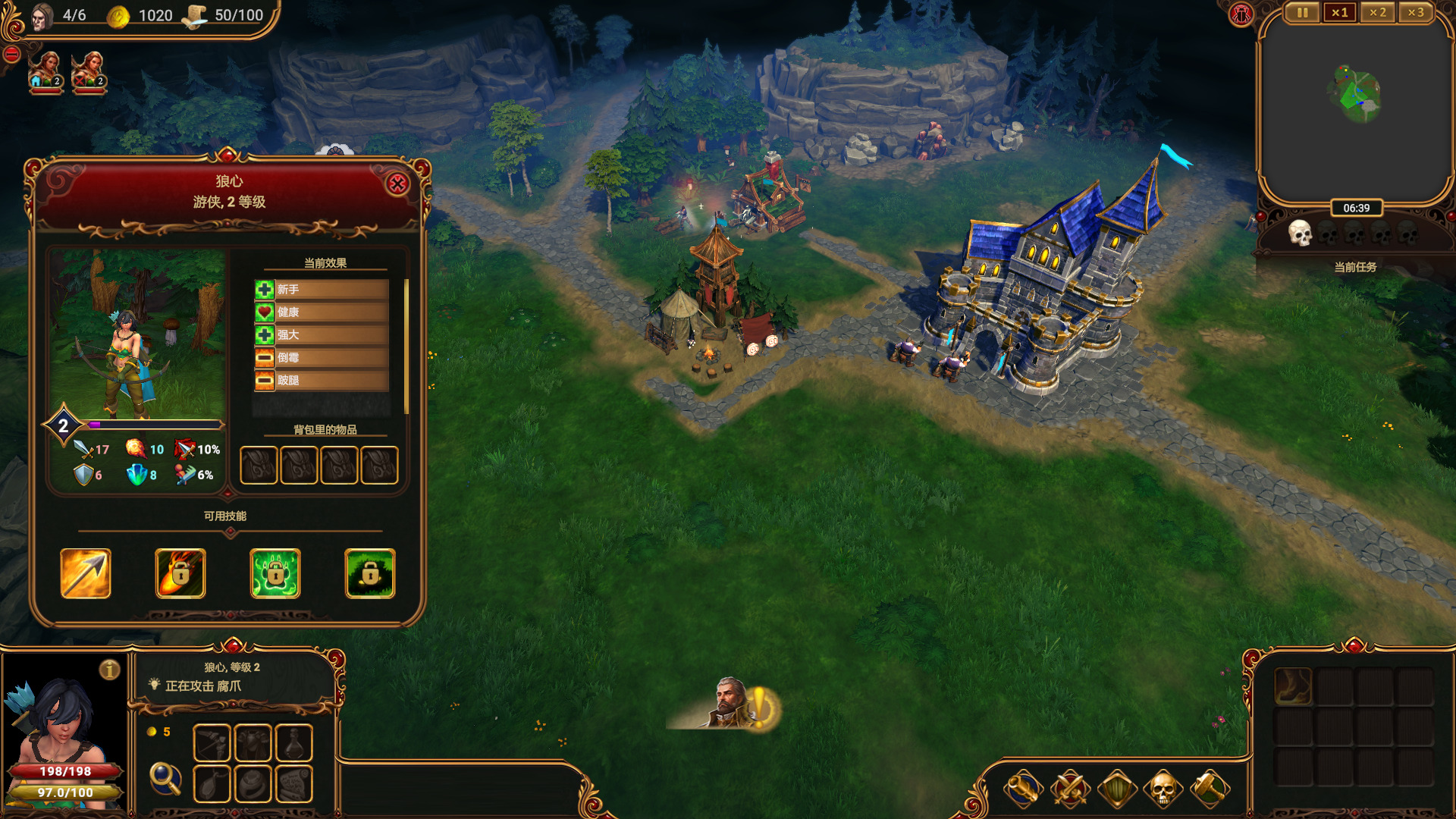Select the ×1 normal speed button

tap(1340, 13)
